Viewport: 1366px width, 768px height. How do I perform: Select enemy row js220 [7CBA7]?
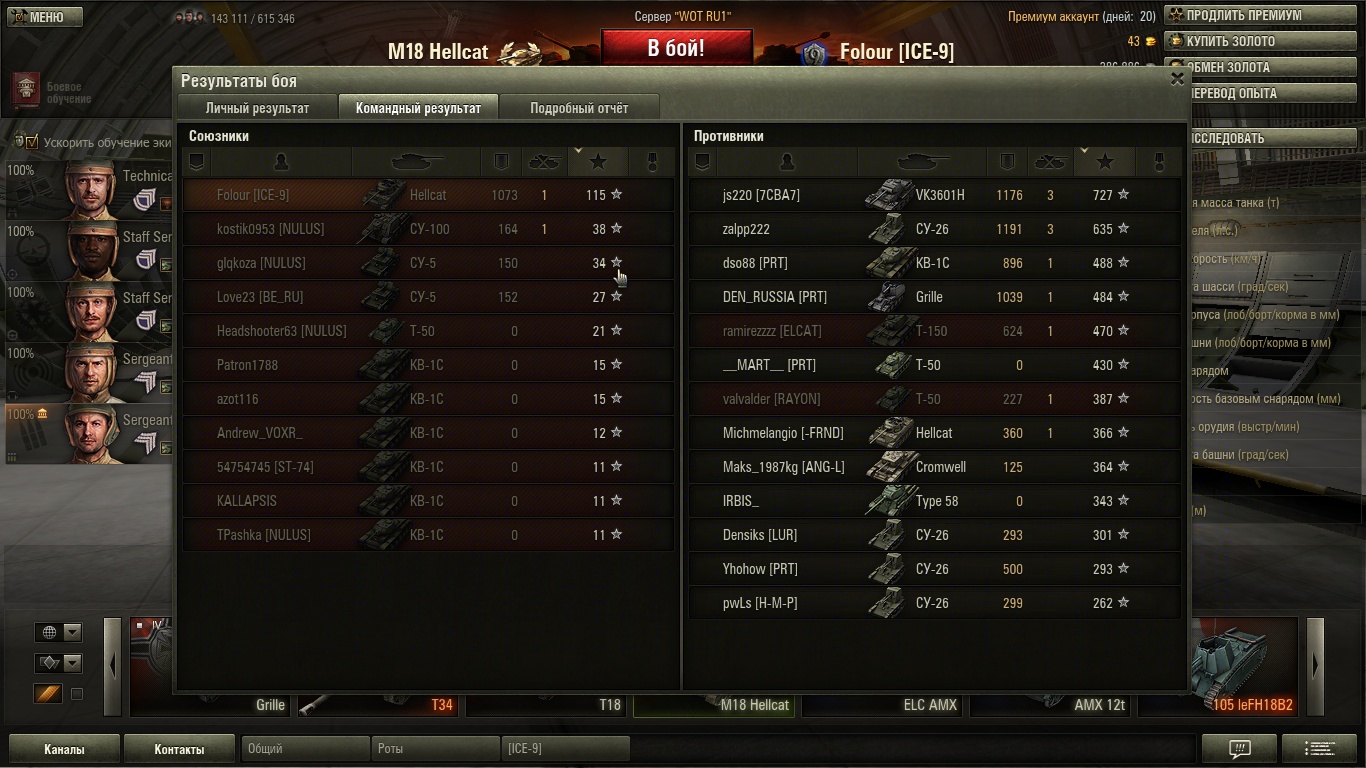pyautogui.click(x=935, y=195)
